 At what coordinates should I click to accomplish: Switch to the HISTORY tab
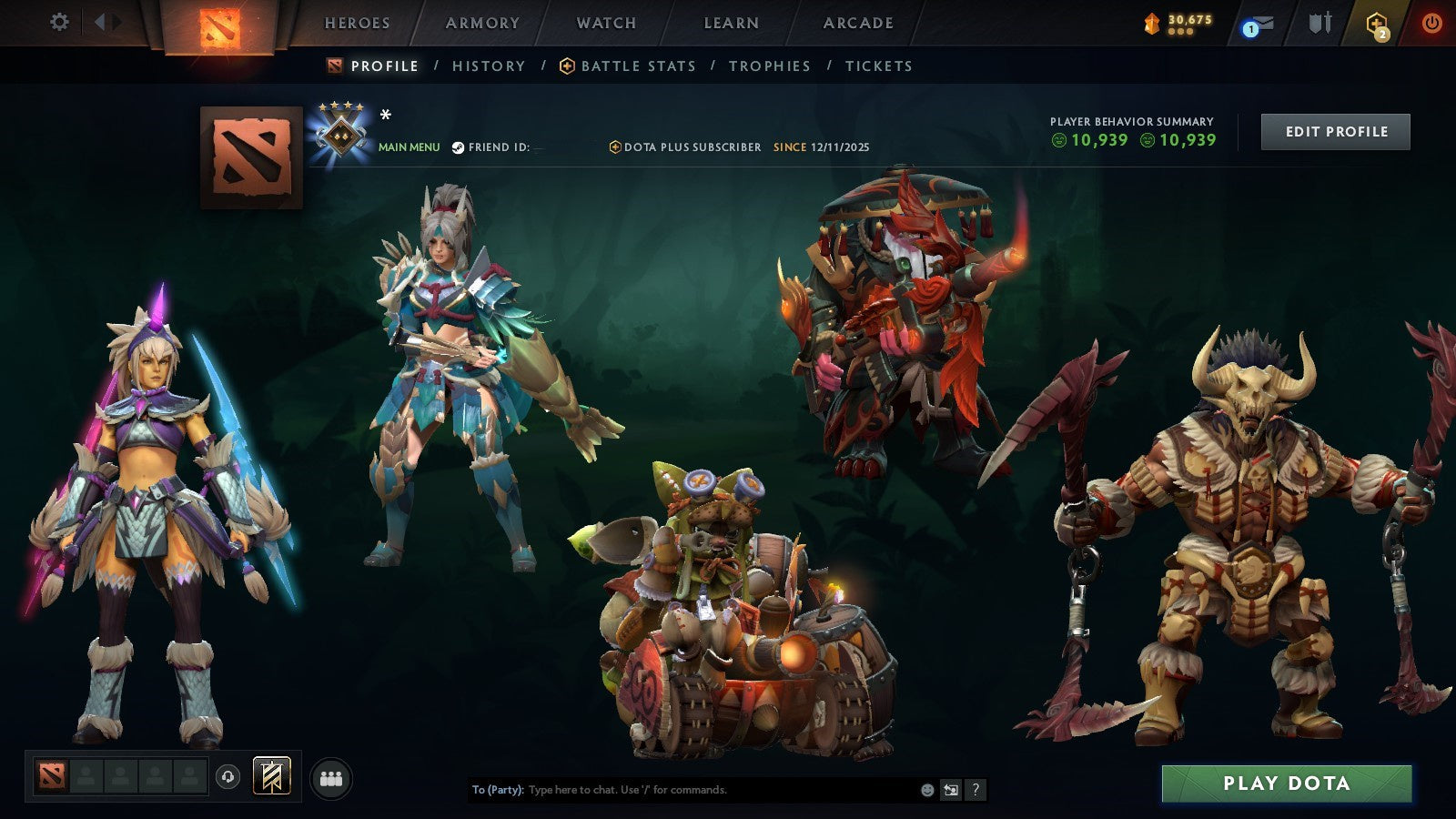[x=489, y=66]
